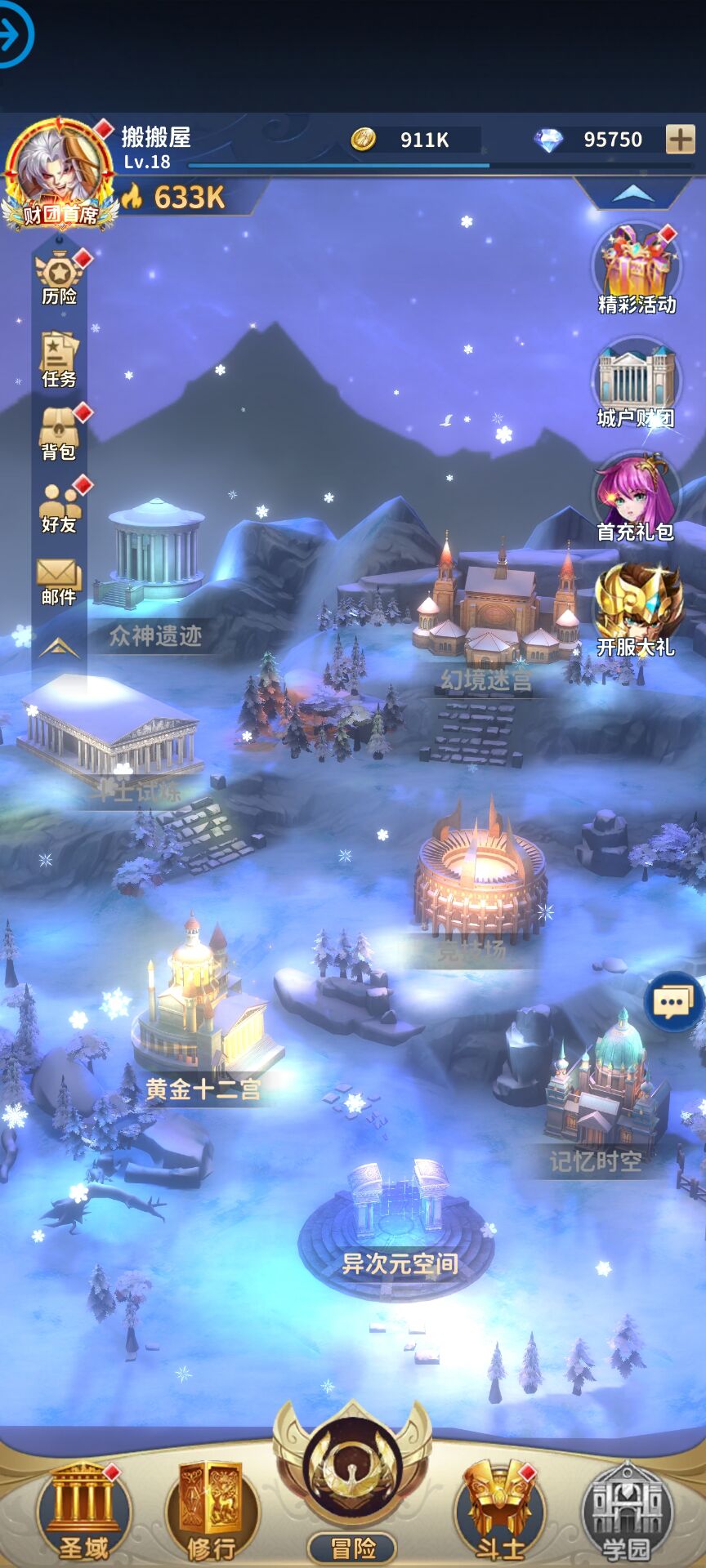Click the blue arrow button at top-left corner
This screenshot has width=706, height=1568.
(11, 34)
